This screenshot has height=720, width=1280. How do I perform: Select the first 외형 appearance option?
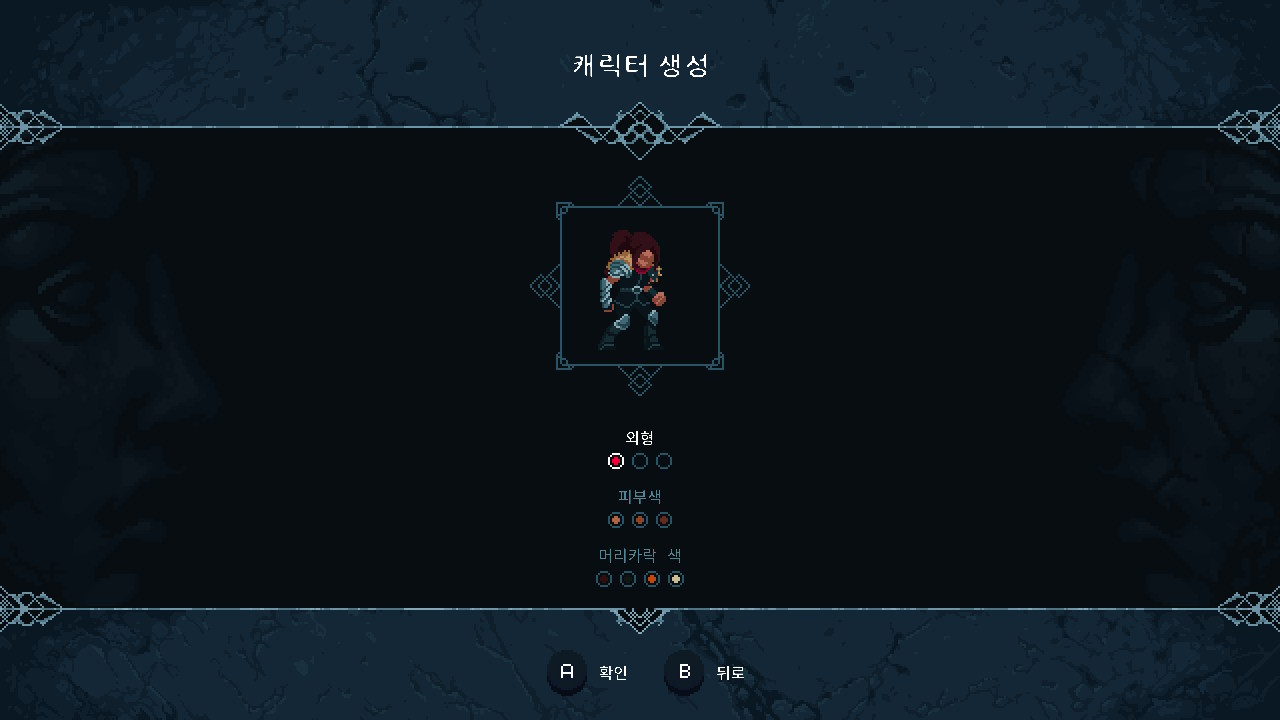(616, 461)
